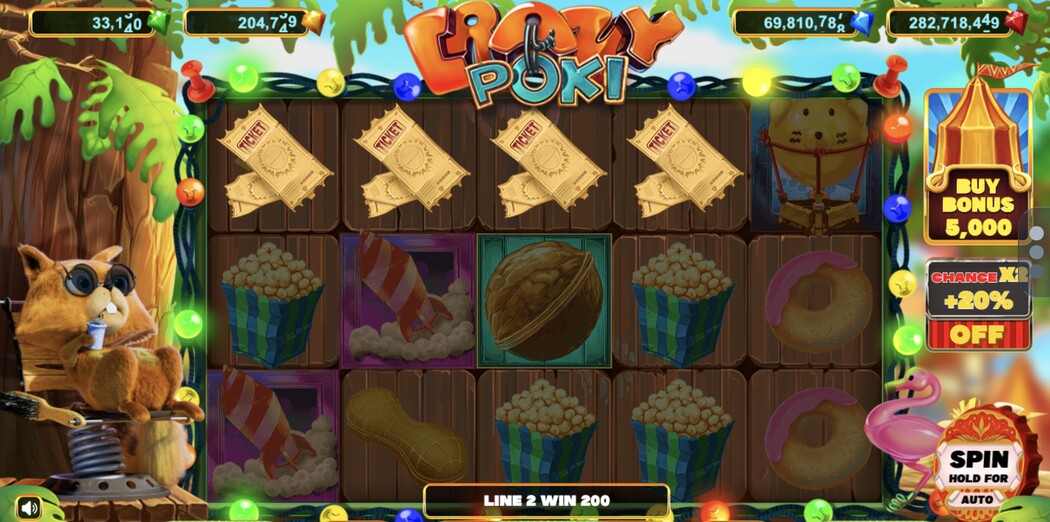Toggle the Chance x2 +20% switch
1050x522 pixels.
[x=977, y=333]
